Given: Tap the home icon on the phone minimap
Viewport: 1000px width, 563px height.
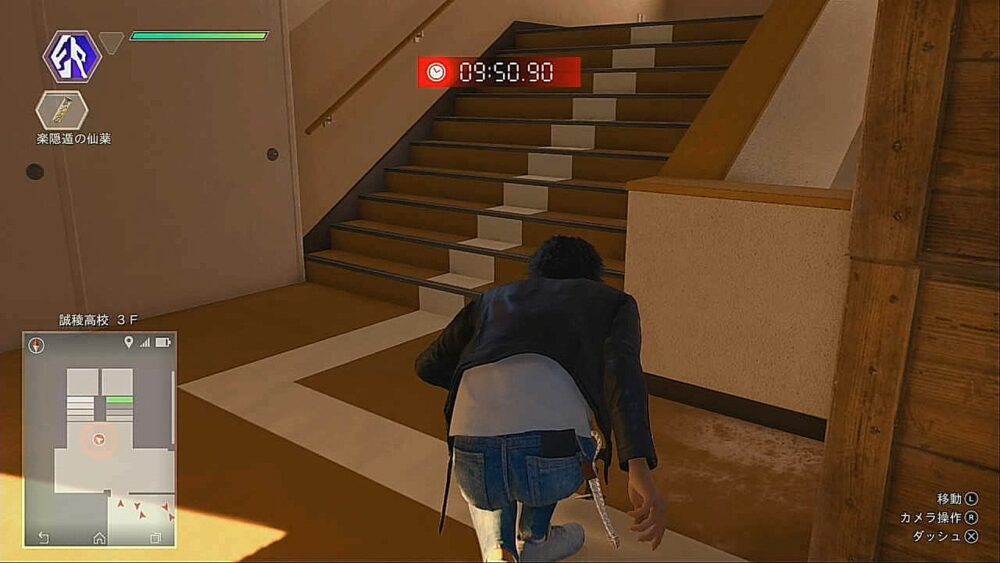Looking at the screenshot, I should pyautogui.click(x=99, y=537).
